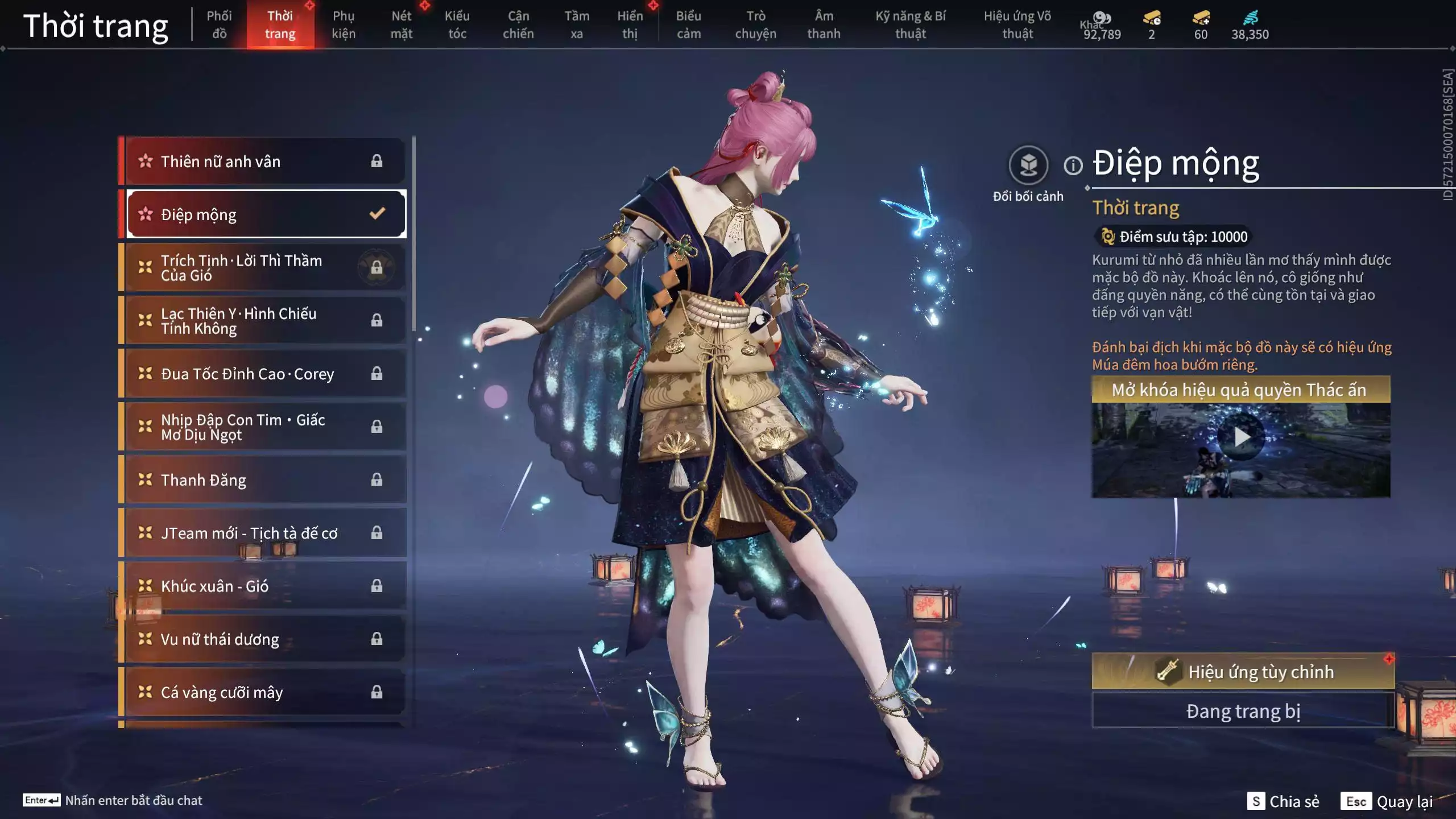Click the Quay lại back button
The image size is (1456, 819).
point(1388,801)
